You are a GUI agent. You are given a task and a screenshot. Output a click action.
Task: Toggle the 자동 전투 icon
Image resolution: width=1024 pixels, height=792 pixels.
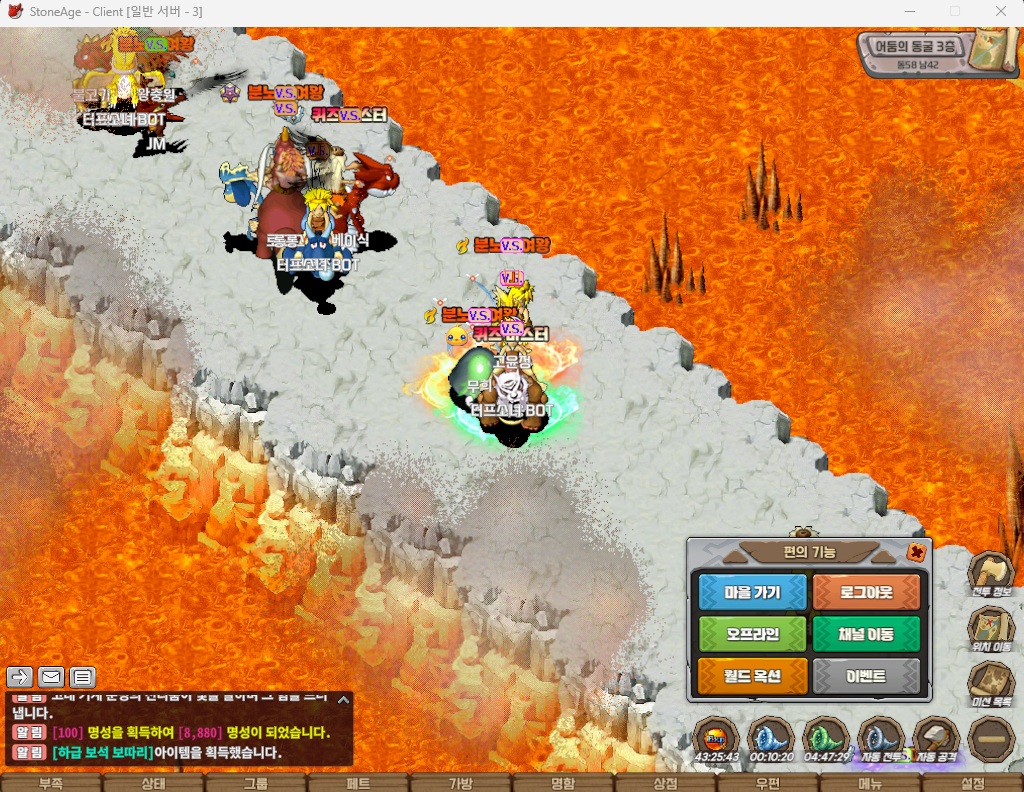[x=881, y=740]
